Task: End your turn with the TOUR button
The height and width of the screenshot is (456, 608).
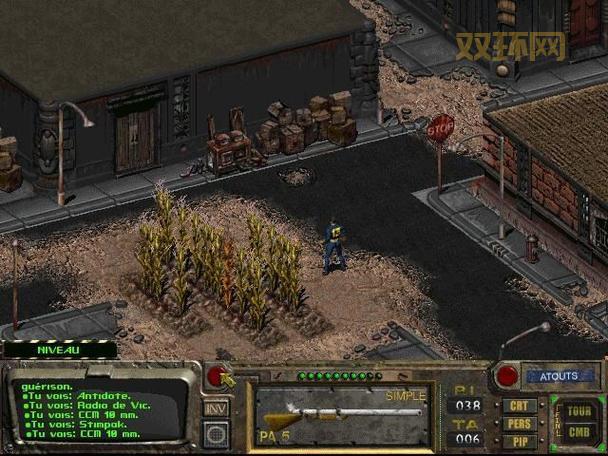Action: pos(578,411)
